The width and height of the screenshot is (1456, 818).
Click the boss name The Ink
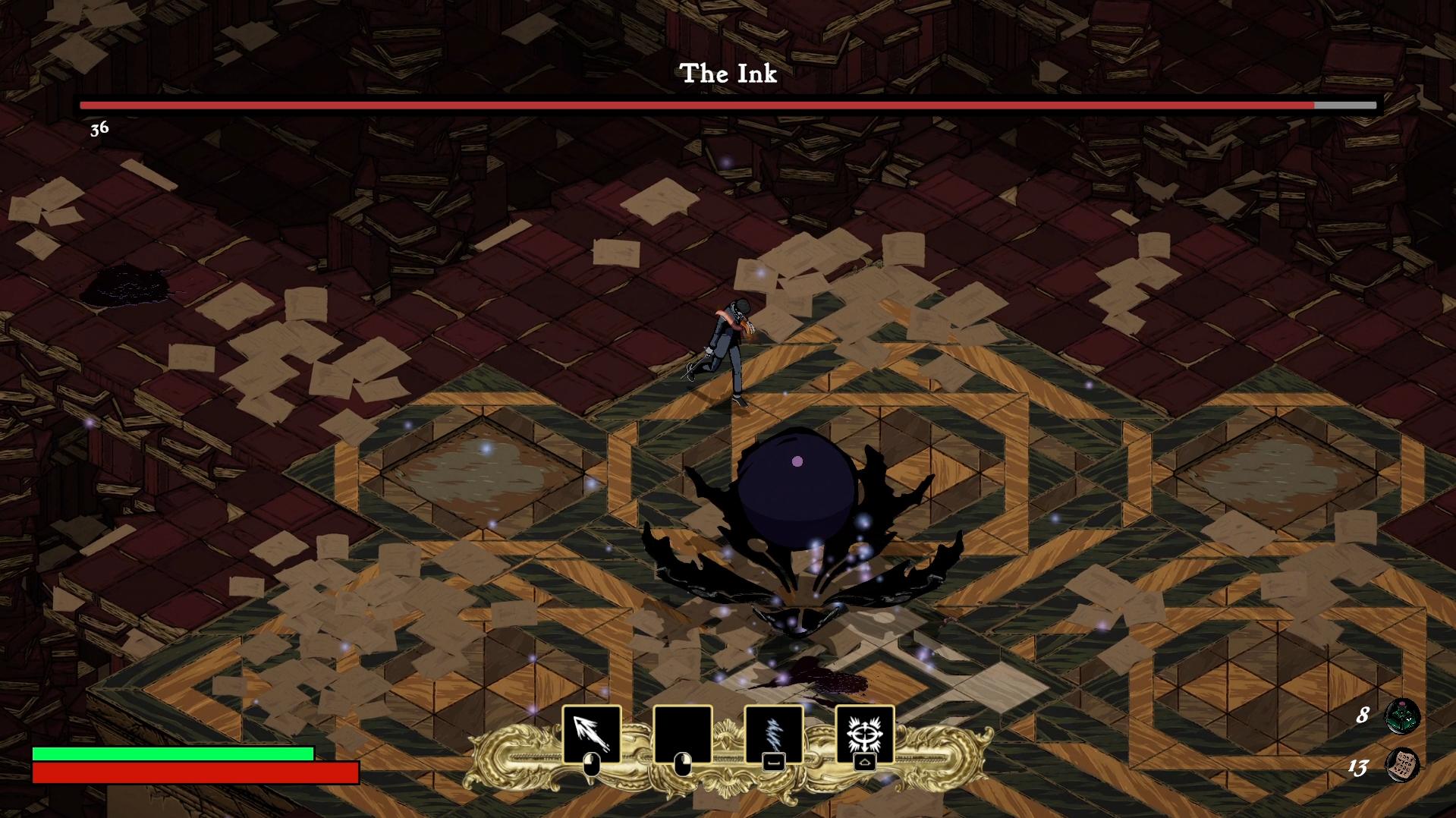pyautogui.click(x=728, y=74)
